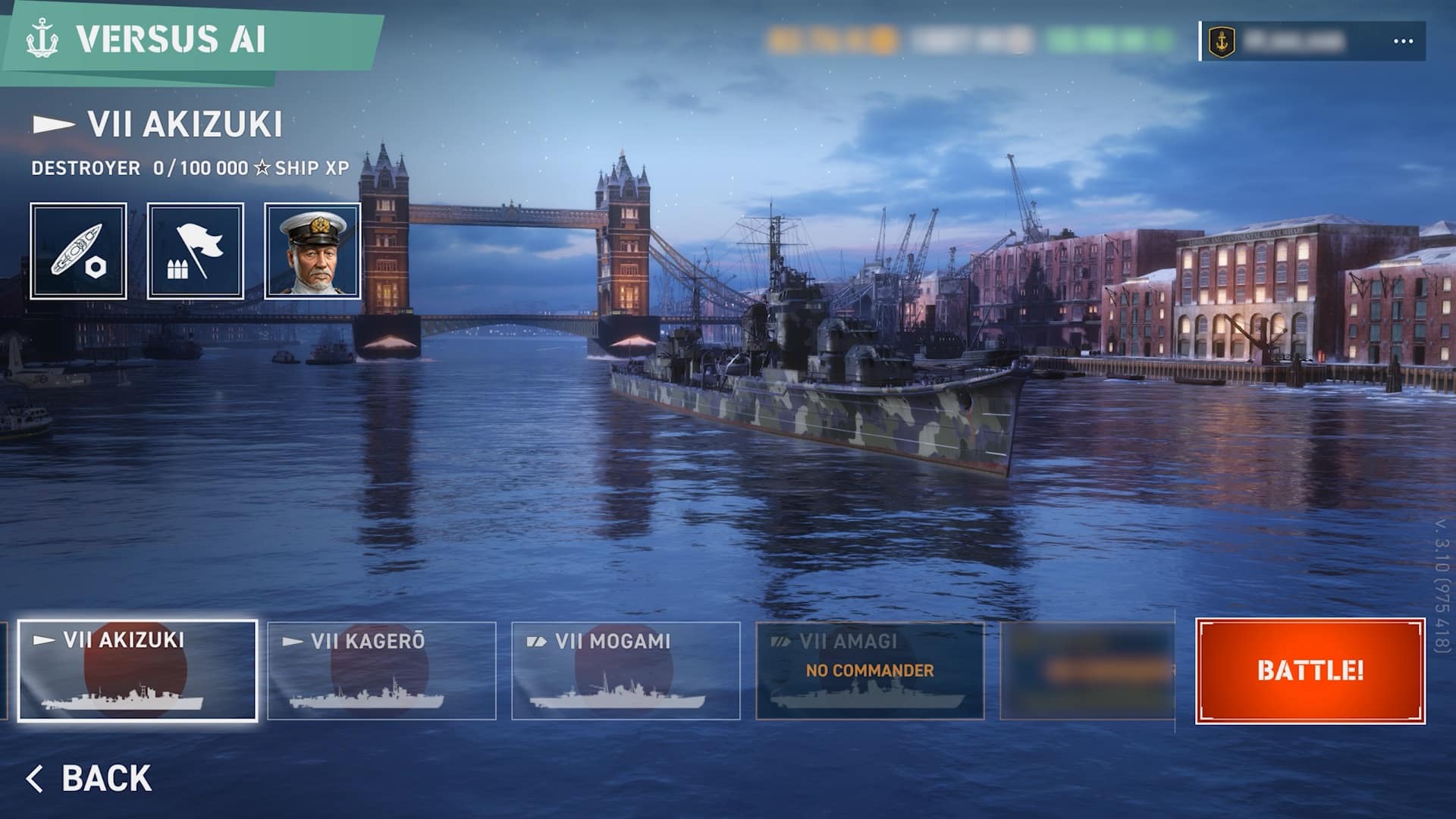
Task: View the commander portrait
Action: 312,251
